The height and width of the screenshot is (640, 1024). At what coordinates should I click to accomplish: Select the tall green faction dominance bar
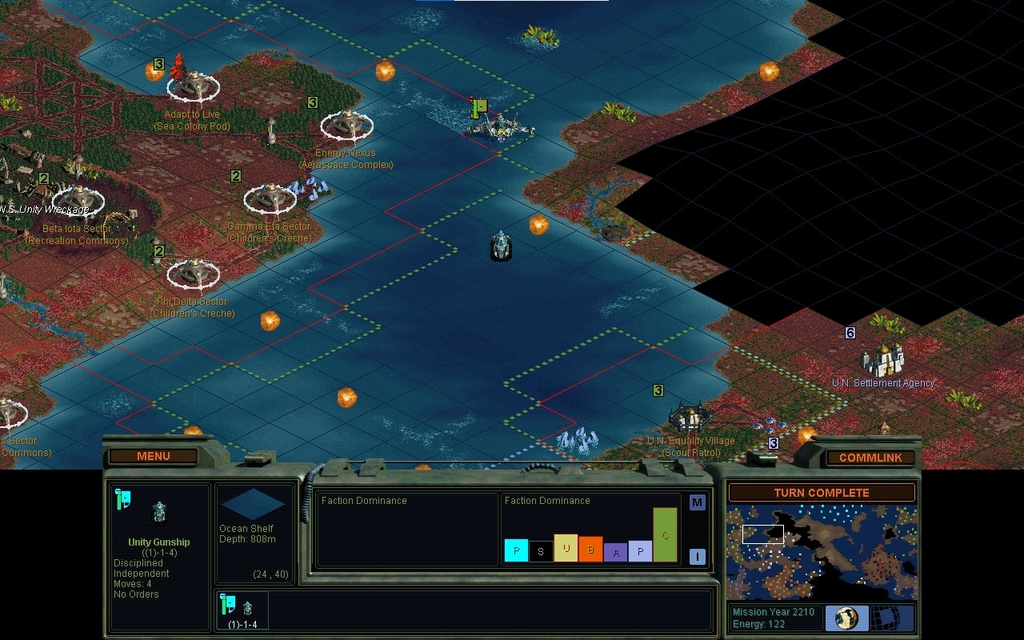pyautogui.click(x=665, y=535)
